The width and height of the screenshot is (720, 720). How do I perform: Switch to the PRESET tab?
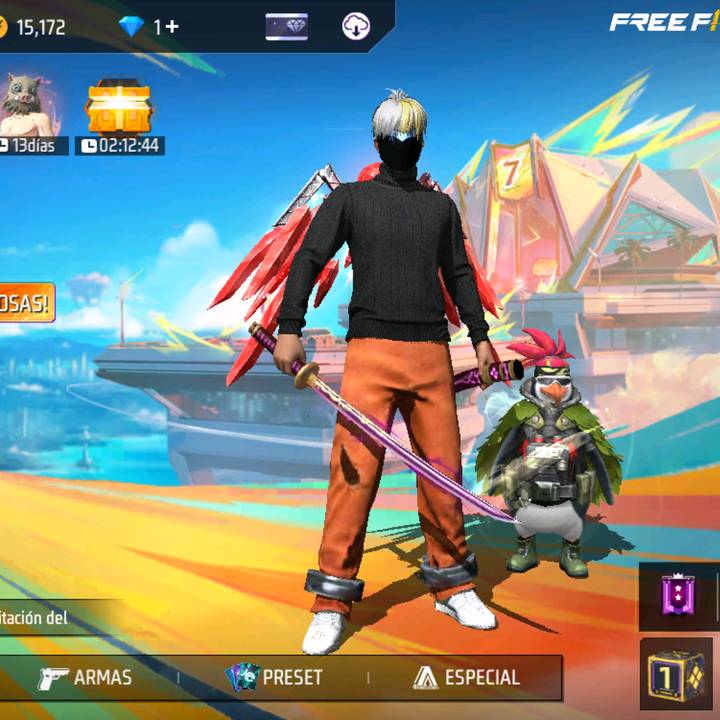point(275,677)
